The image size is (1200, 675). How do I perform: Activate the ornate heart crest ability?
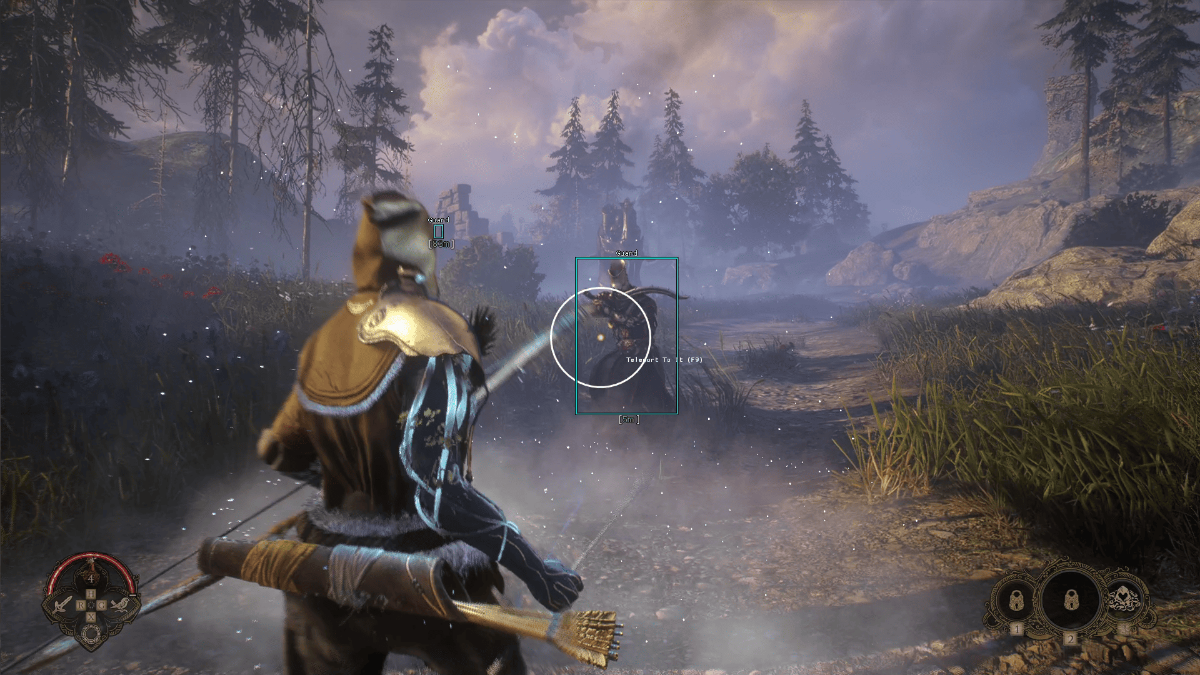click(1123, 602)
